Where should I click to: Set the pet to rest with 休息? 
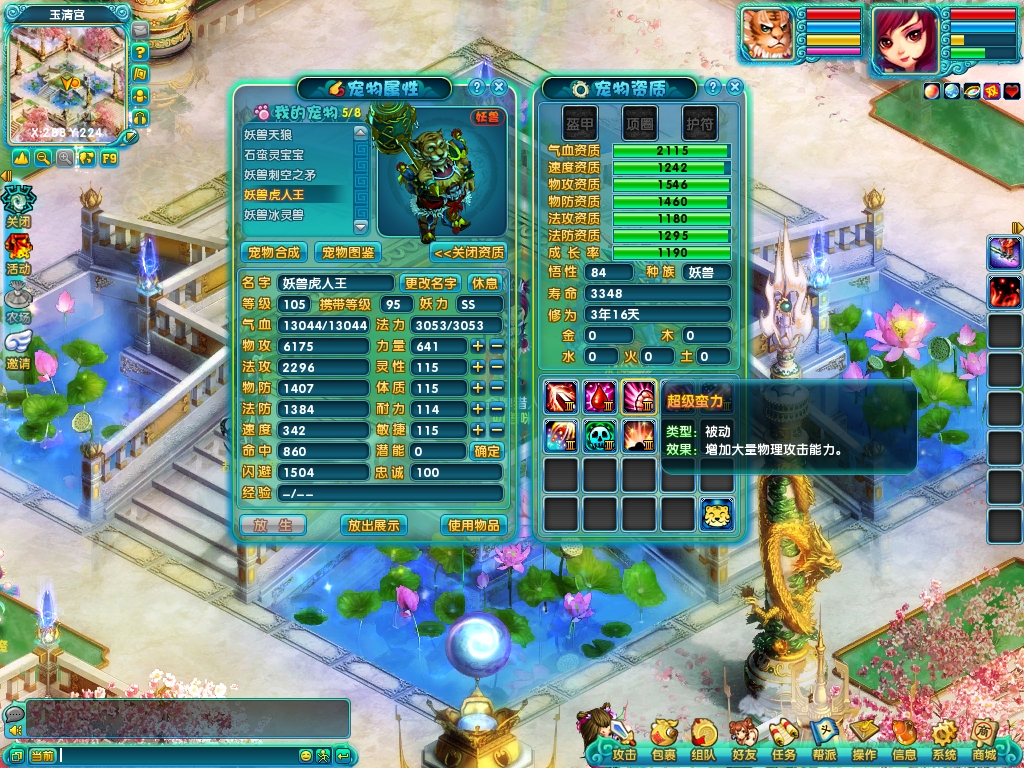(485, 283)
